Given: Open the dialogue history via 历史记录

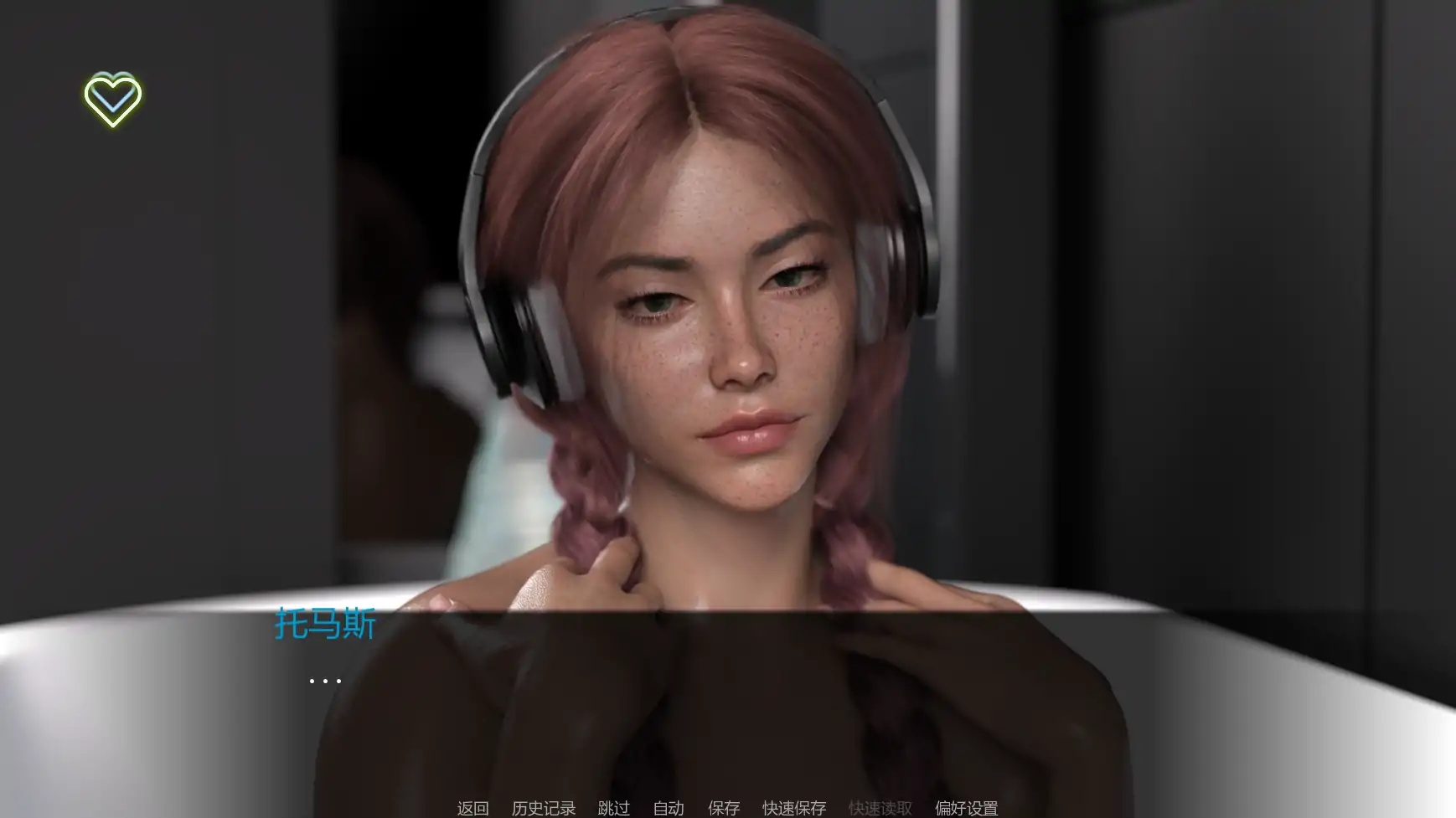Looking at the screenshot, I should pos(543,809).
